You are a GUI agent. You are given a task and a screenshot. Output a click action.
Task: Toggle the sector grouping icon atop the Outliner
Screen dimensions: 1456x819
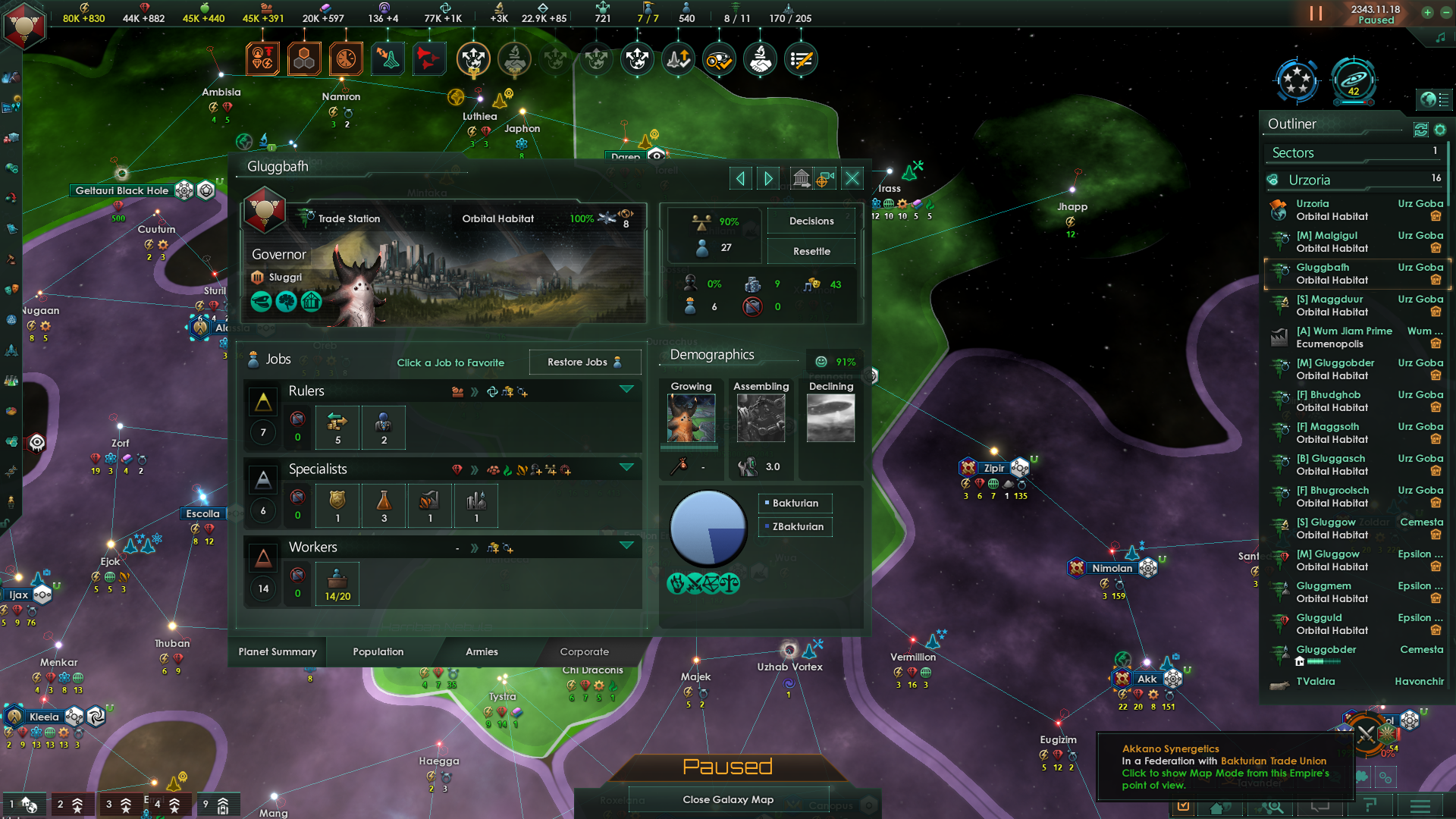point(1421,130)
